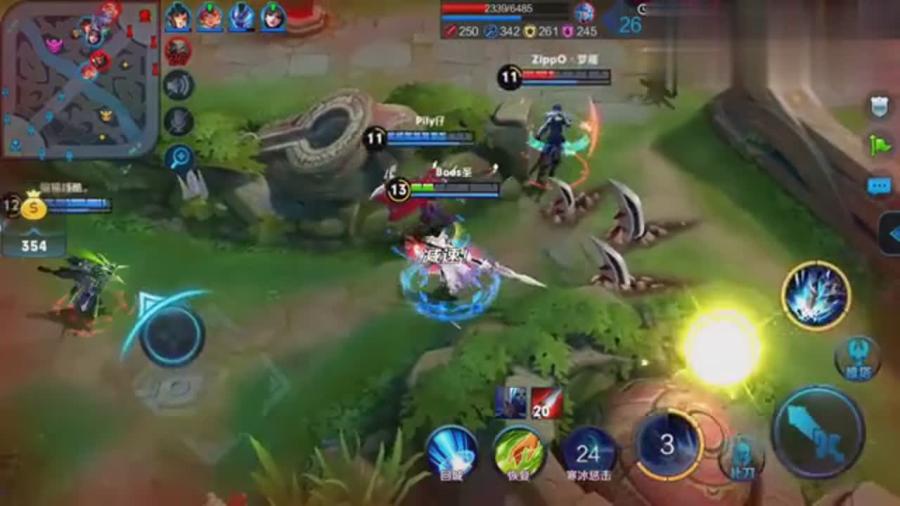Screen dimensions: 900x506
Task: Use the red item with 20 count
Action: click(546, 402)
